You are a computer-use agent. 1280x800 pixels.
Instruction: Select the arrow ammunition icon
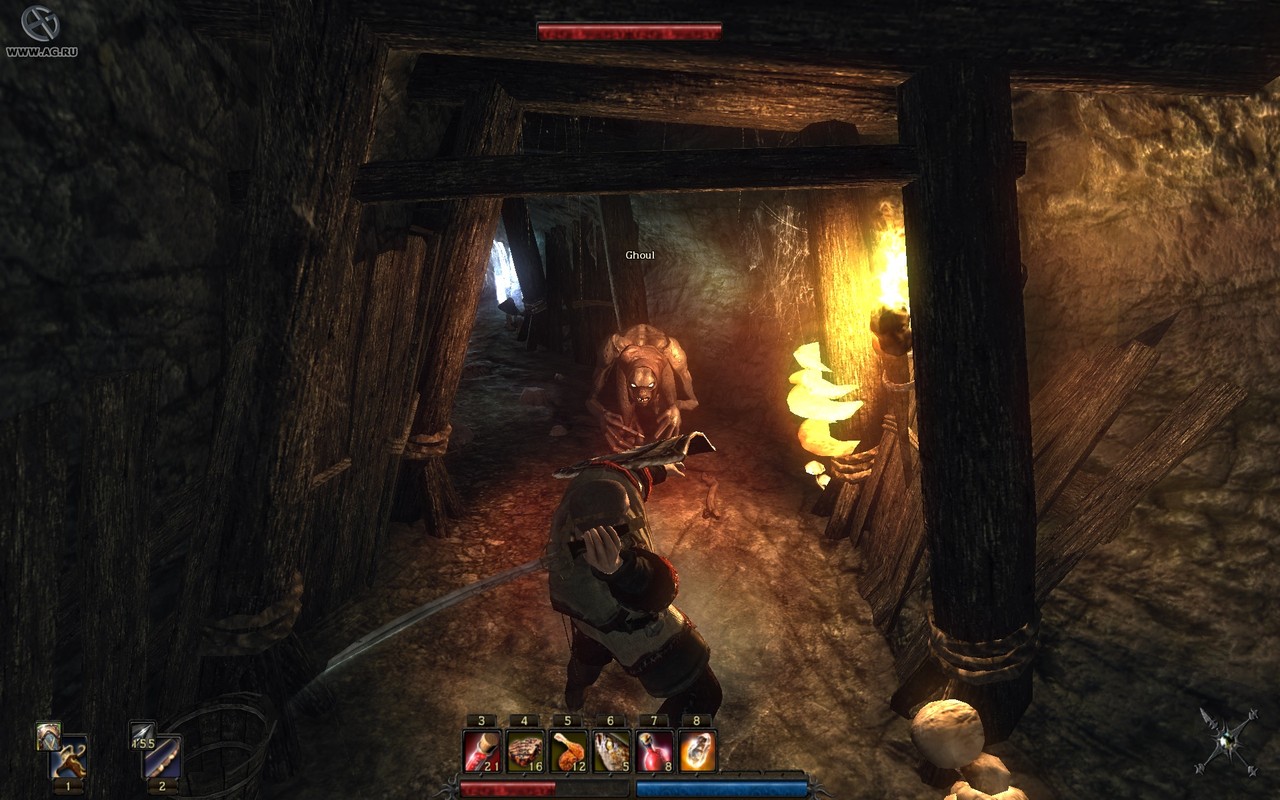coord(141,736)
